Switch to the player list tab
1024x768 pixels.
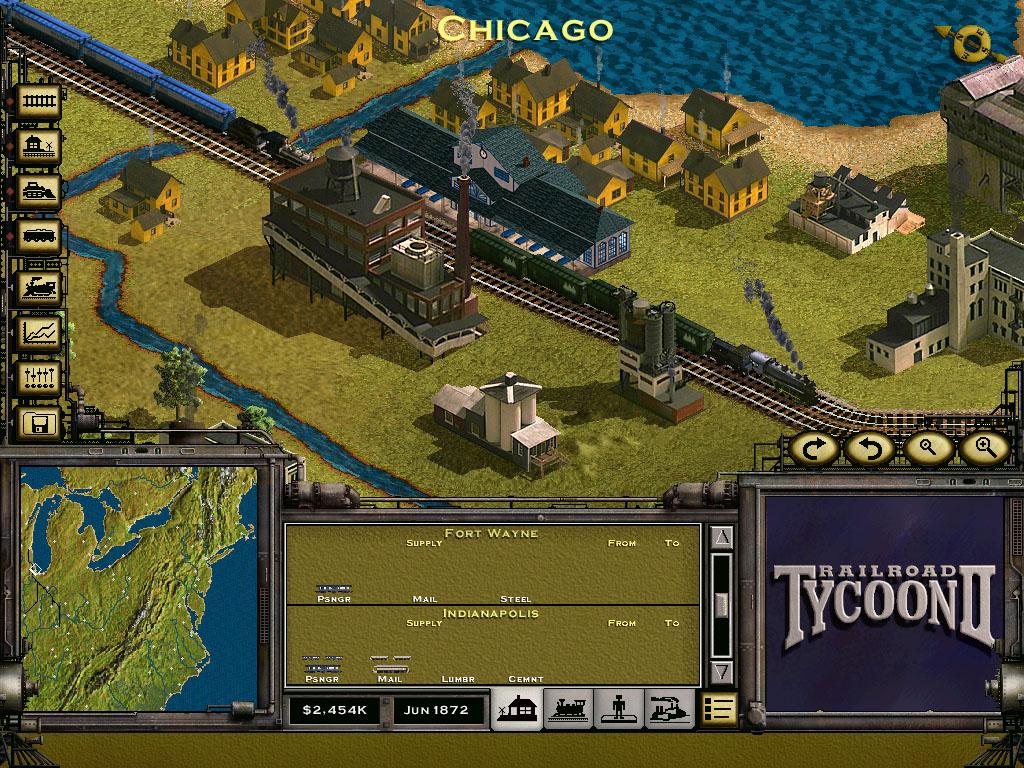pyautogui.click(x=619, y=709)
